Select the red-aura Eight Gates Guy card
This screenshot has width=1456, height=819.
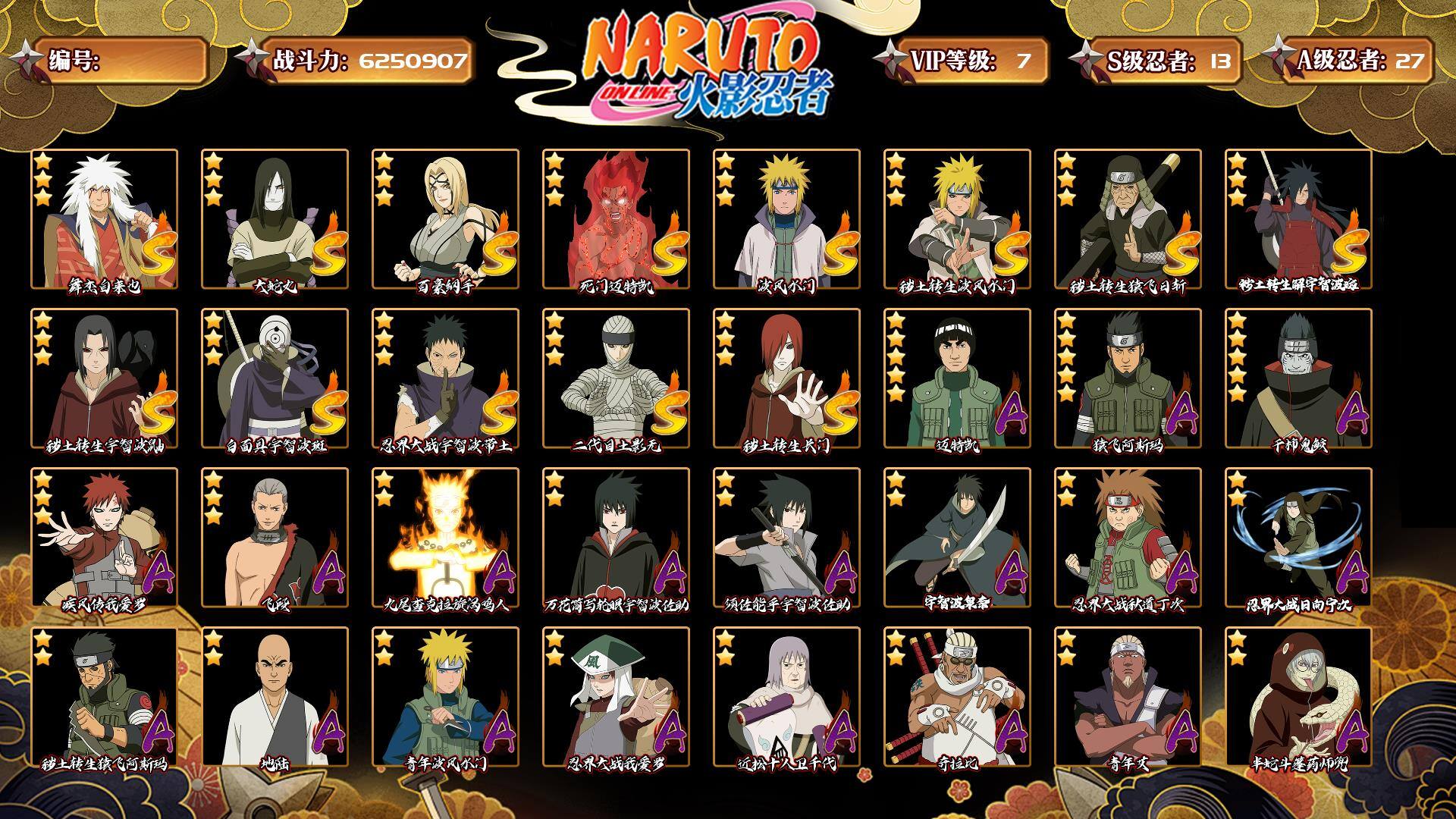[616, 219]
